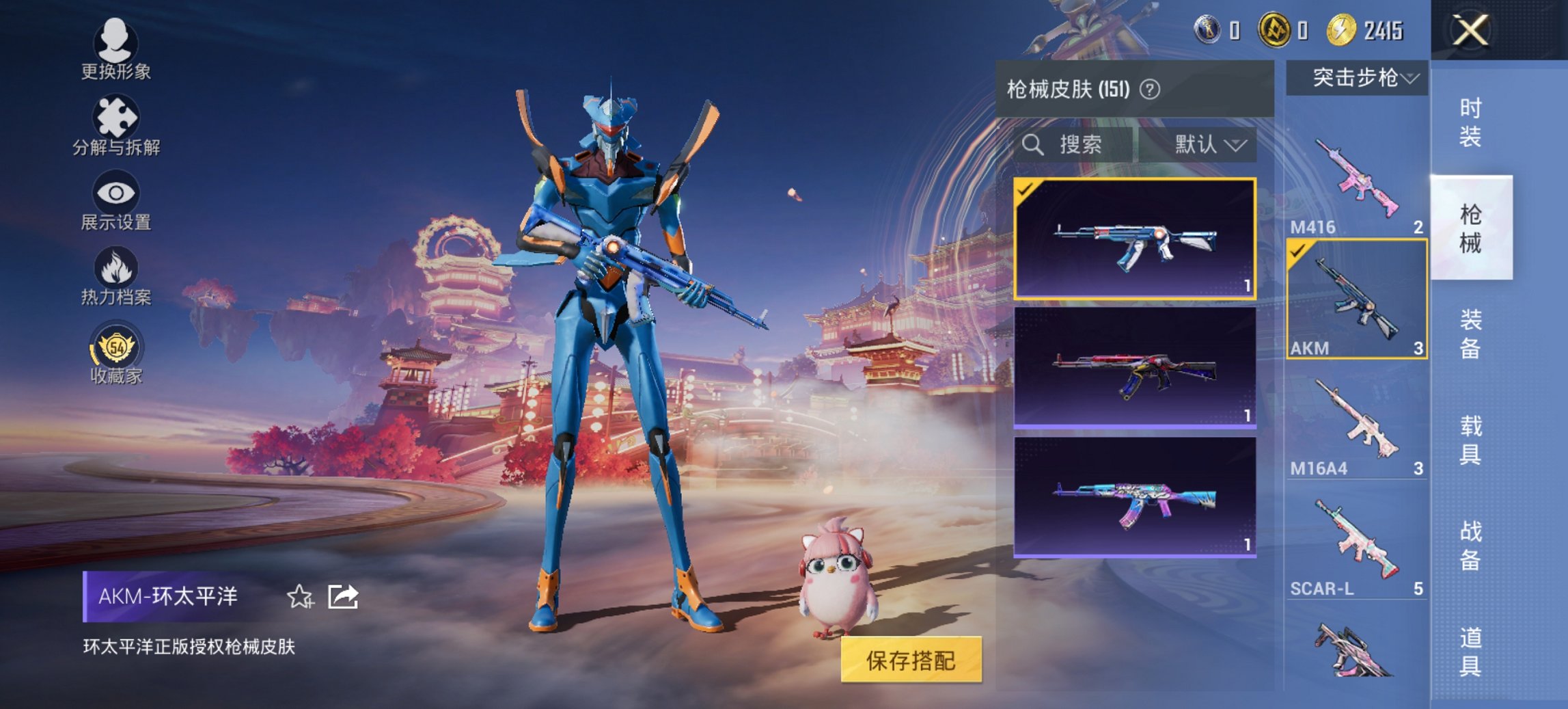This screenshot has width=1568, height=709.
Task: Select the 分解与拆解 dismantle icon
Action: [x=116, y=123]
